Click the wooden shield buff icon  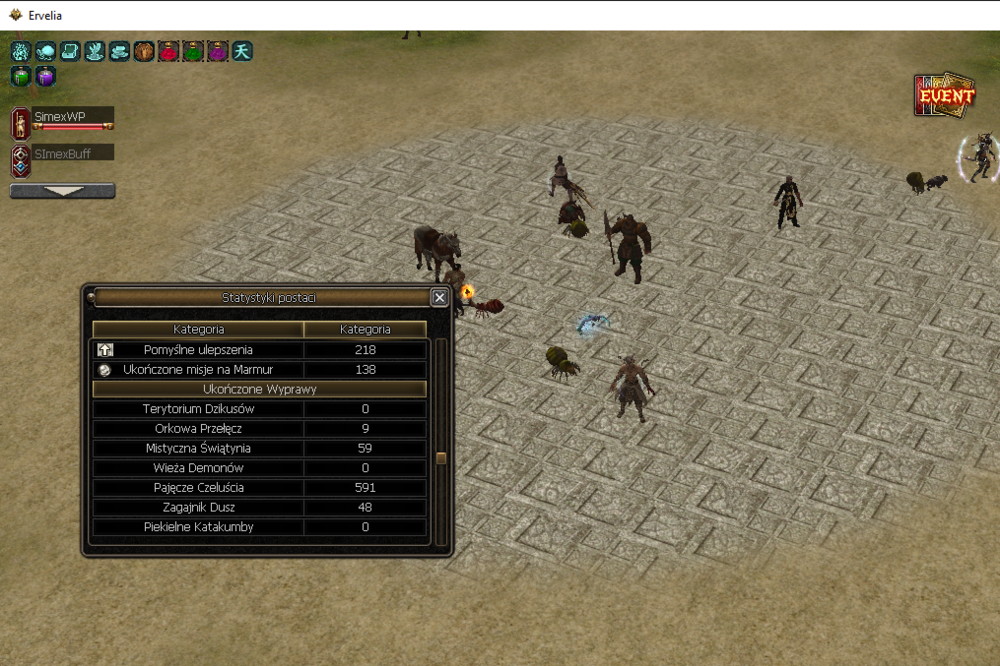tap(144, 51)
